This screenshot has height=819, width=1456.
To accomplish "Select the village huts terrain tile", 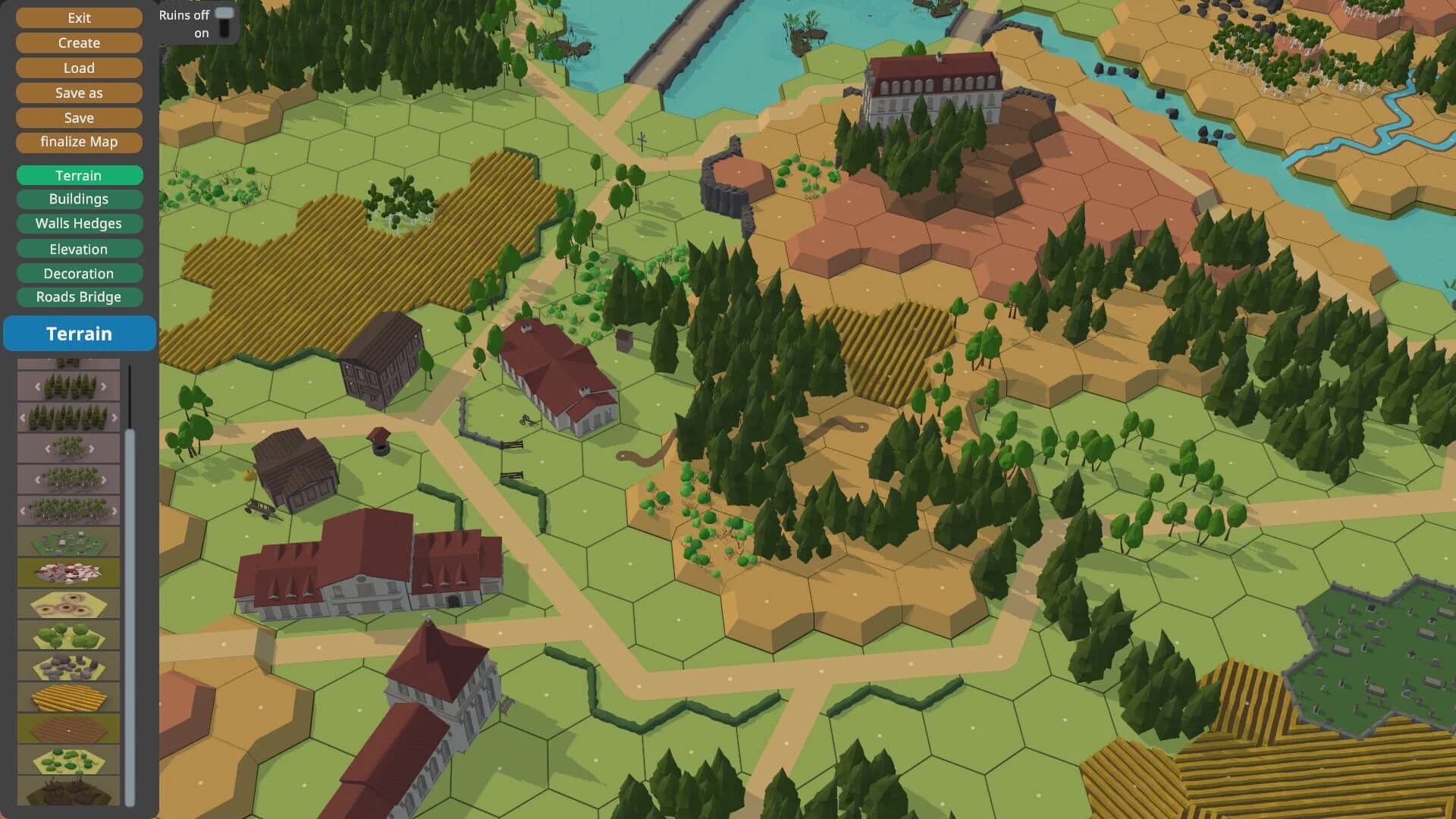I will [x=68, y=541].
